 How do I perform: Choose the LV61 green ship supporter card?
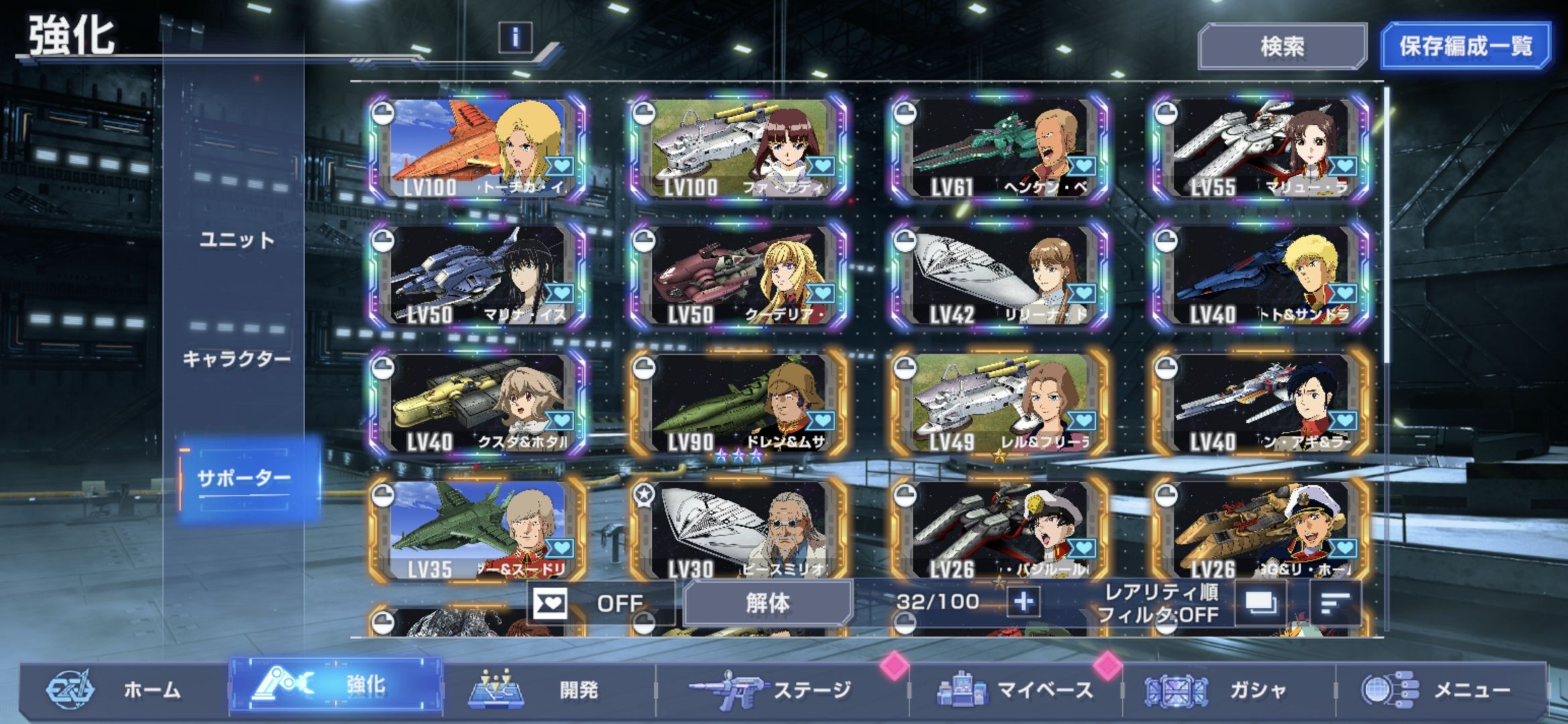point(1000,149)
